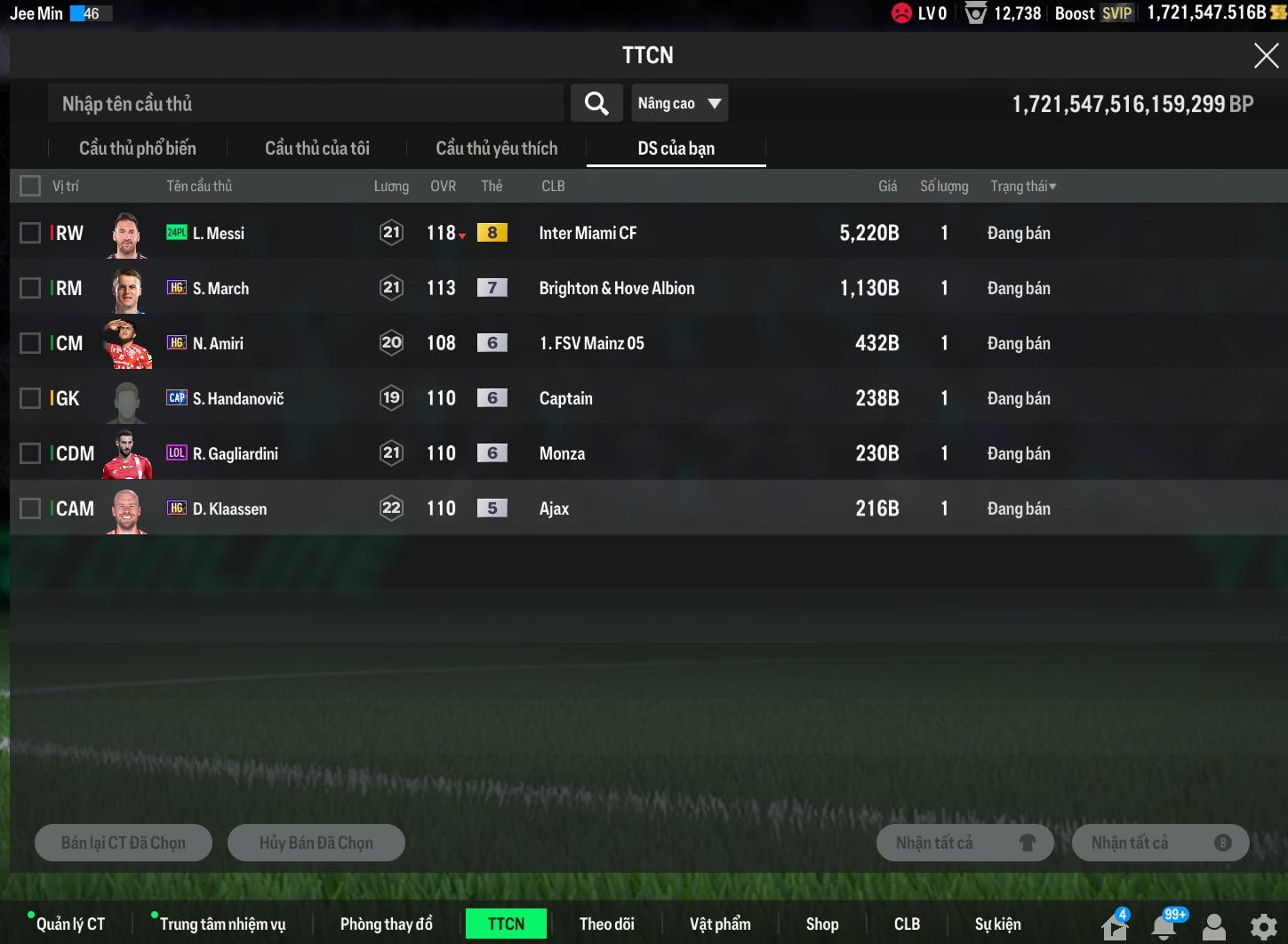
Task: Toggle the select-all checkbox in header
Action: pyautogui.click(x=30, y=186)
